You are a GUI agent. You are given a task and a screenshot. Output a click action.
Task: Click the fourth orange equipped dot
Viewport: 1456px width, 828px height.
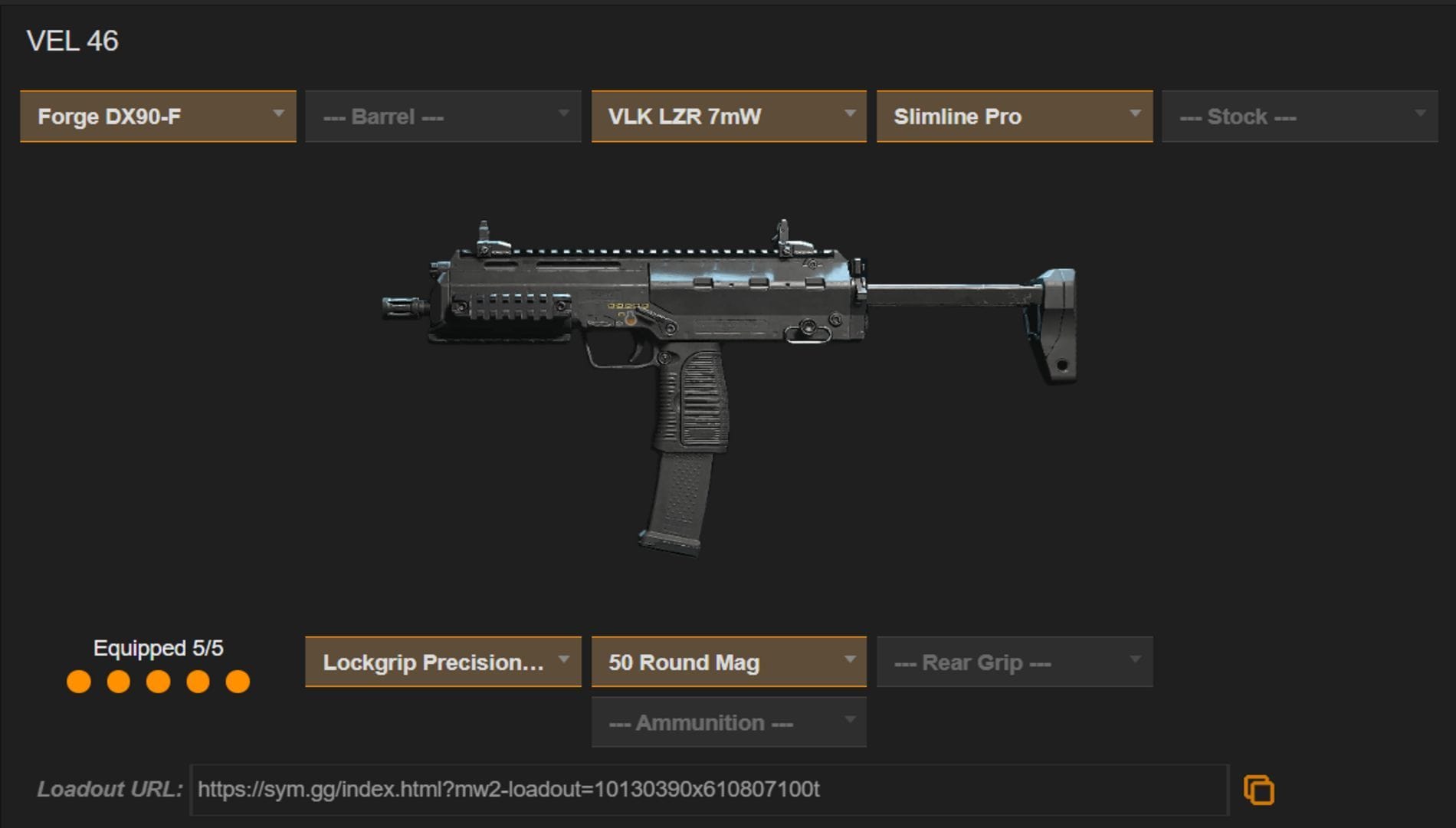[198, 679]
